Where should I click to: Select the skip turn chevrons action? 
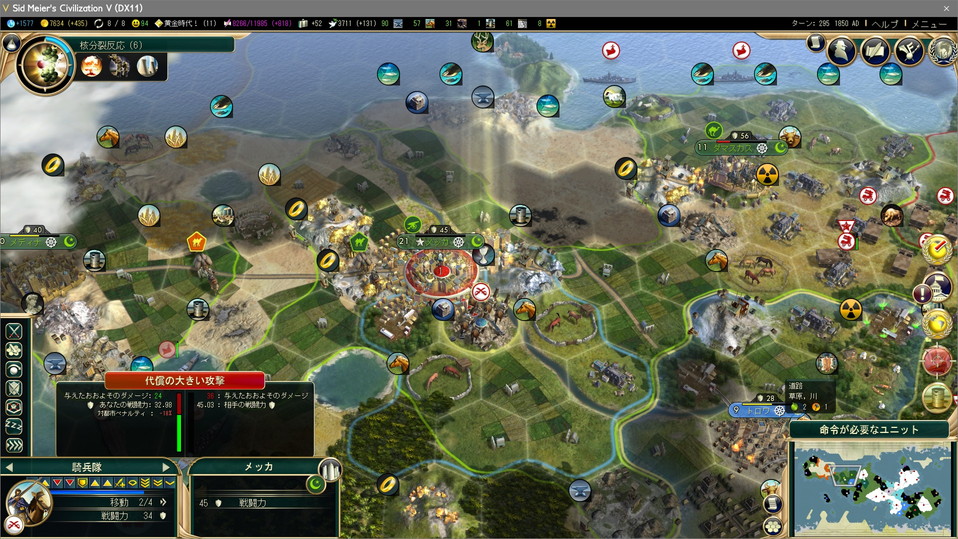coord(14,446)
